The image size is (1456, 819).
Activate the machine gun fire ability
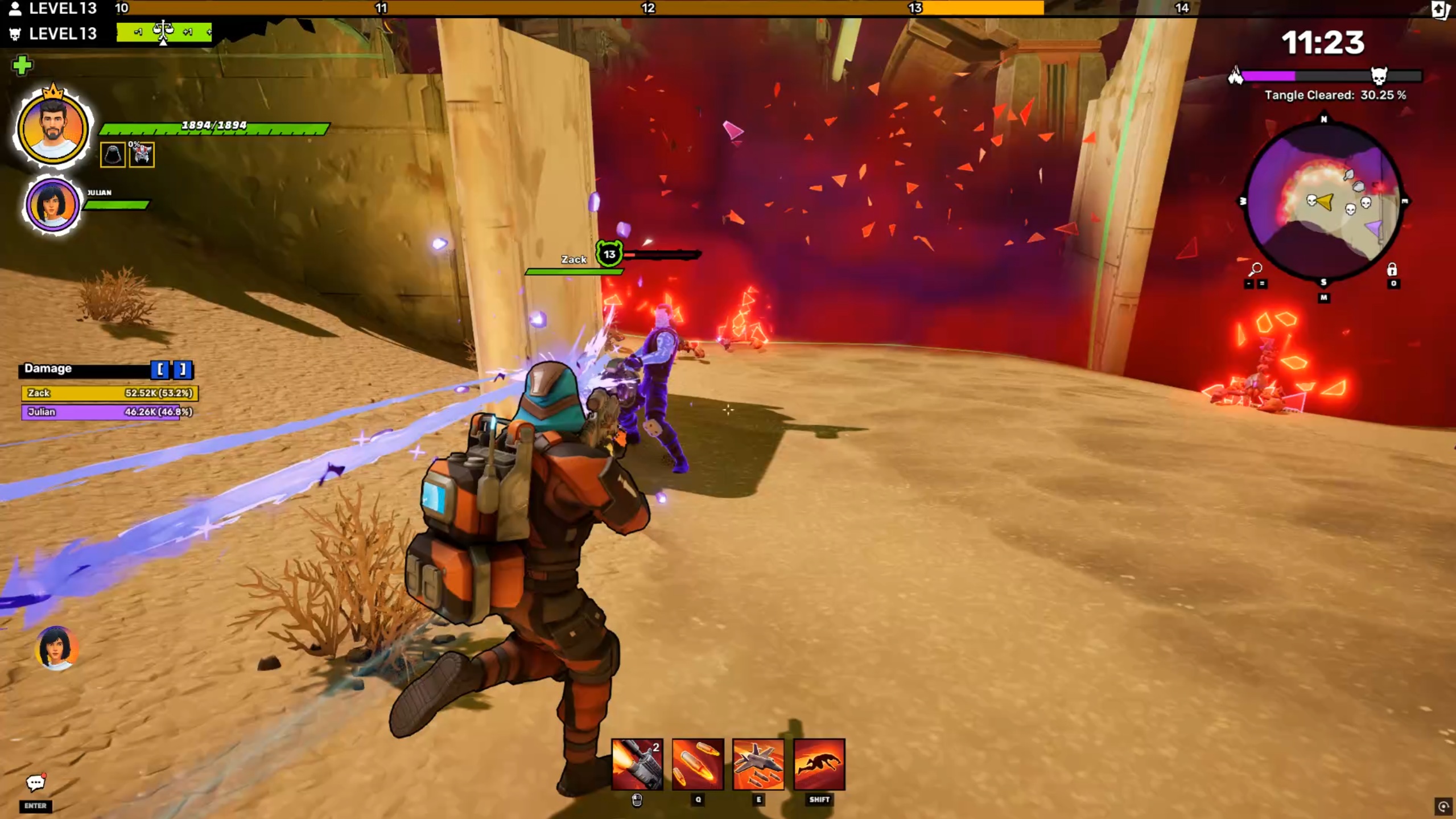tap(637, 764)
